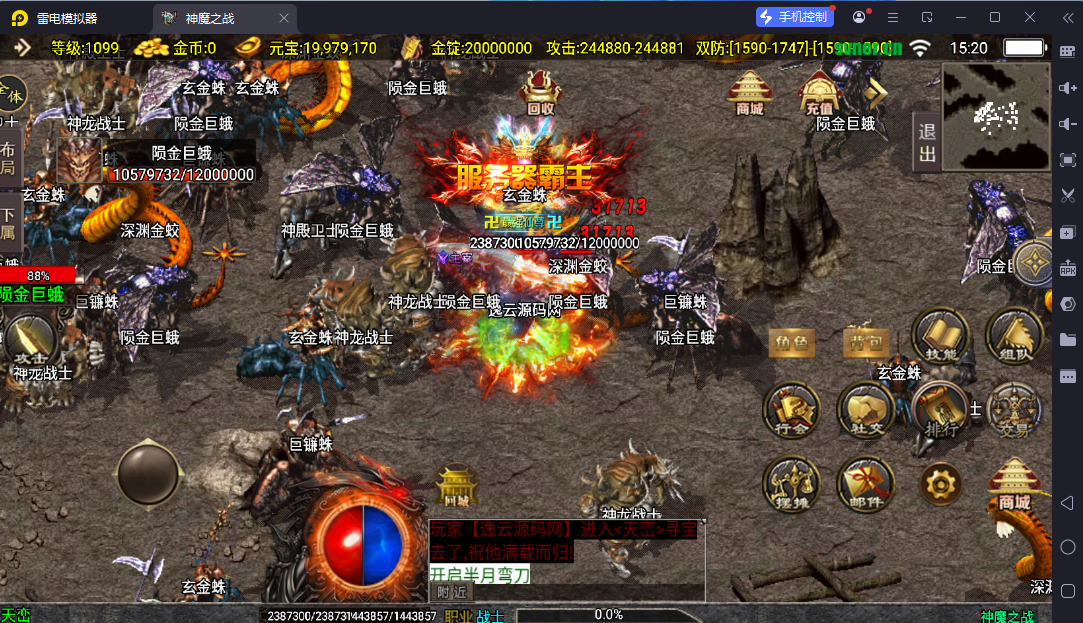Show the 排行 ranking scroll

[940, 410]
